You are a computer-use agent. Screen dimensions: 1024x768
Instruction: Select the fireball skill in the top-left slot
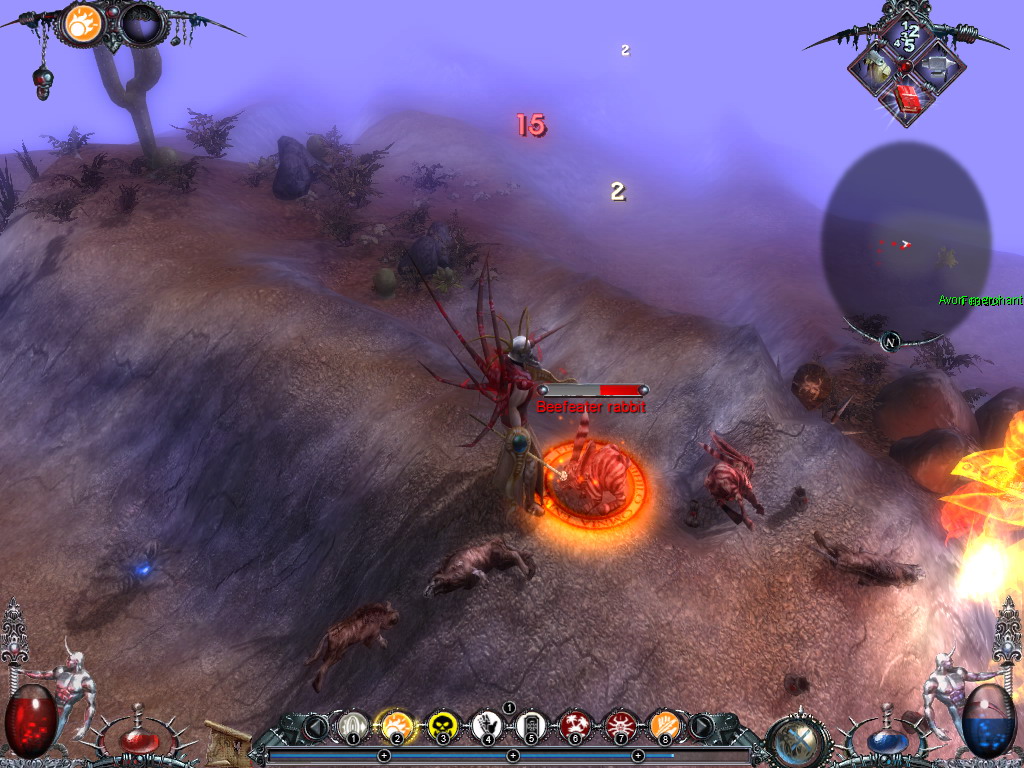[x=83, y=23]
